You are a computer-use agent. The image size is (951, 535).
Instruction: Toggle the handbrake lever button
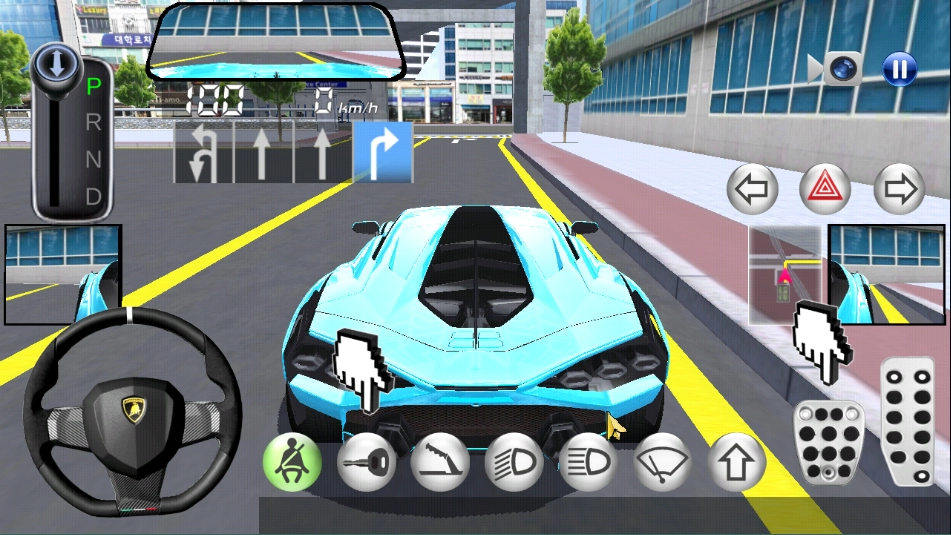440,462
